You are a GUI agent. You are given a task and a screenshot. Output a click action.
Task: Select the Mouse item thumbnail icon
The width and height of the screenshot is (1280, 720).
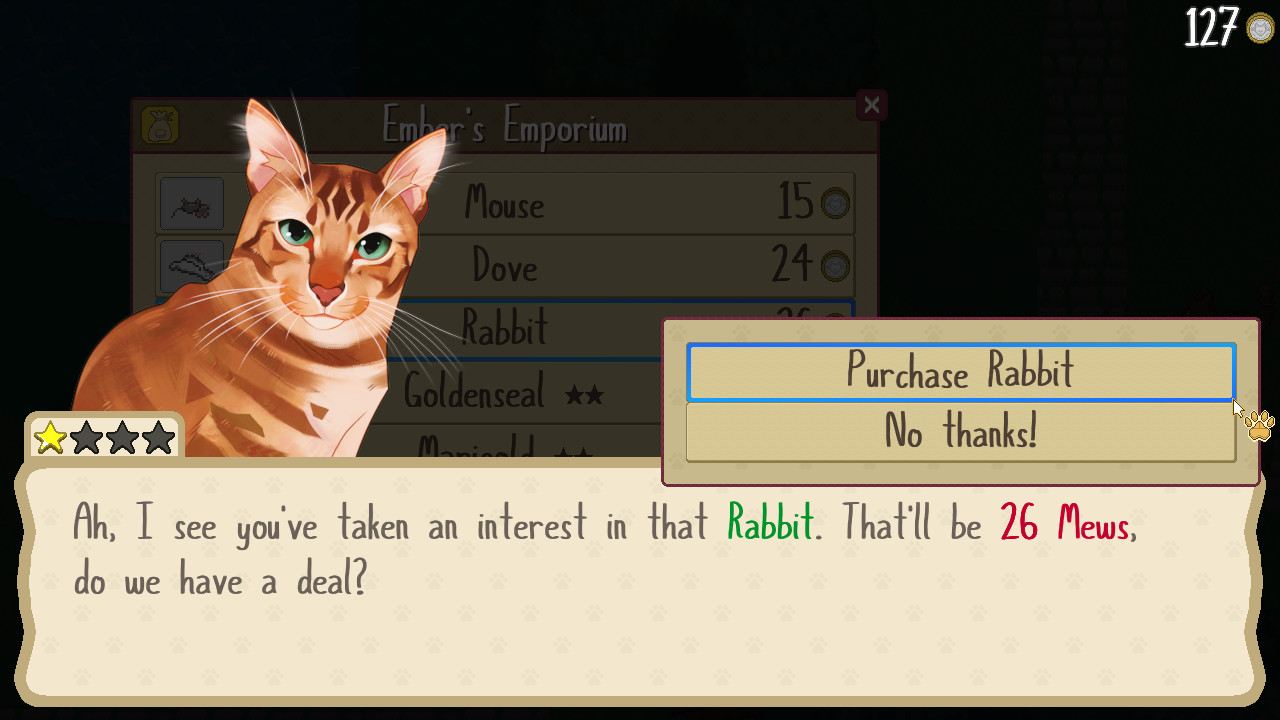click(191, 203)
